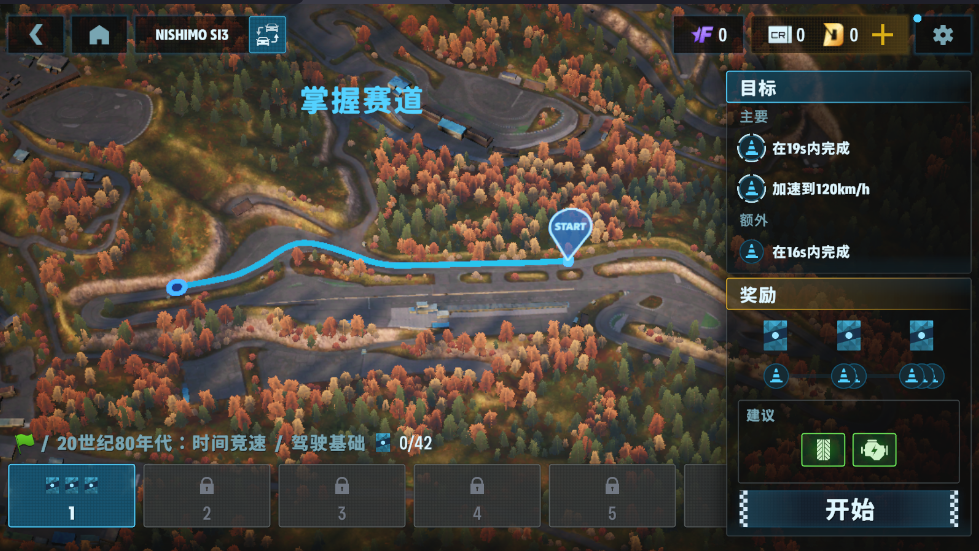This screenshot has width=979, height=551.
Task: Select locked event tile 4
Action: 477,496
